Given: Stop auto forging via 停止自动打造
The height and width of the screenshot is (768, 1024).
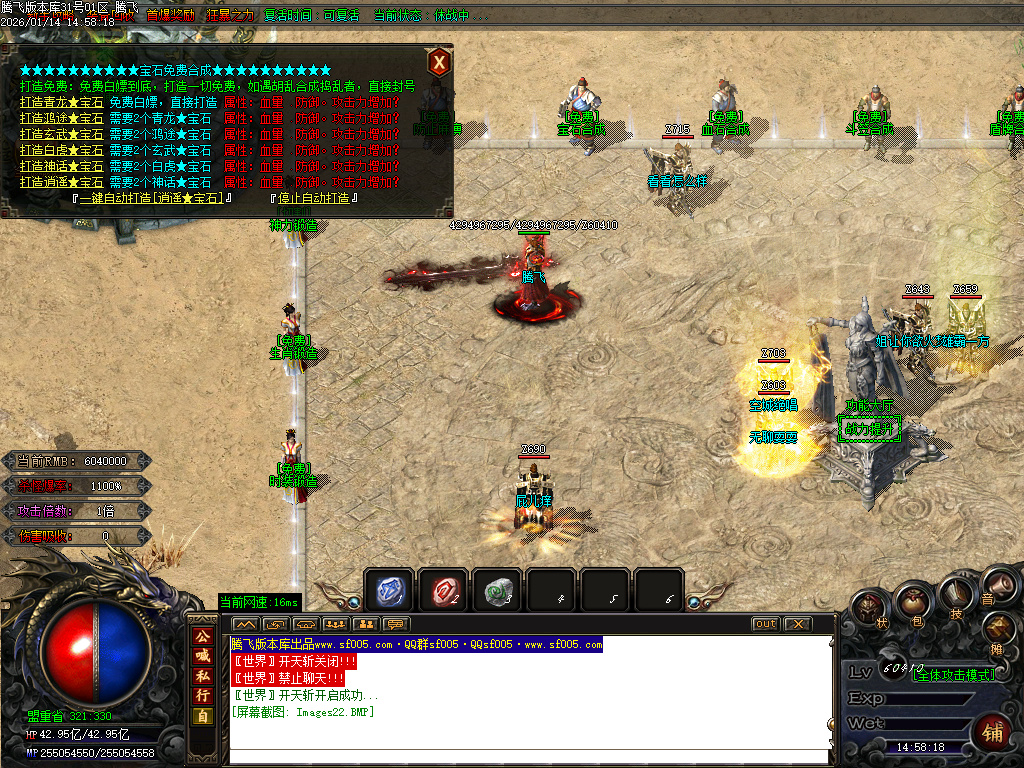Looking at the screenshot, I should (x=314, y=198).
